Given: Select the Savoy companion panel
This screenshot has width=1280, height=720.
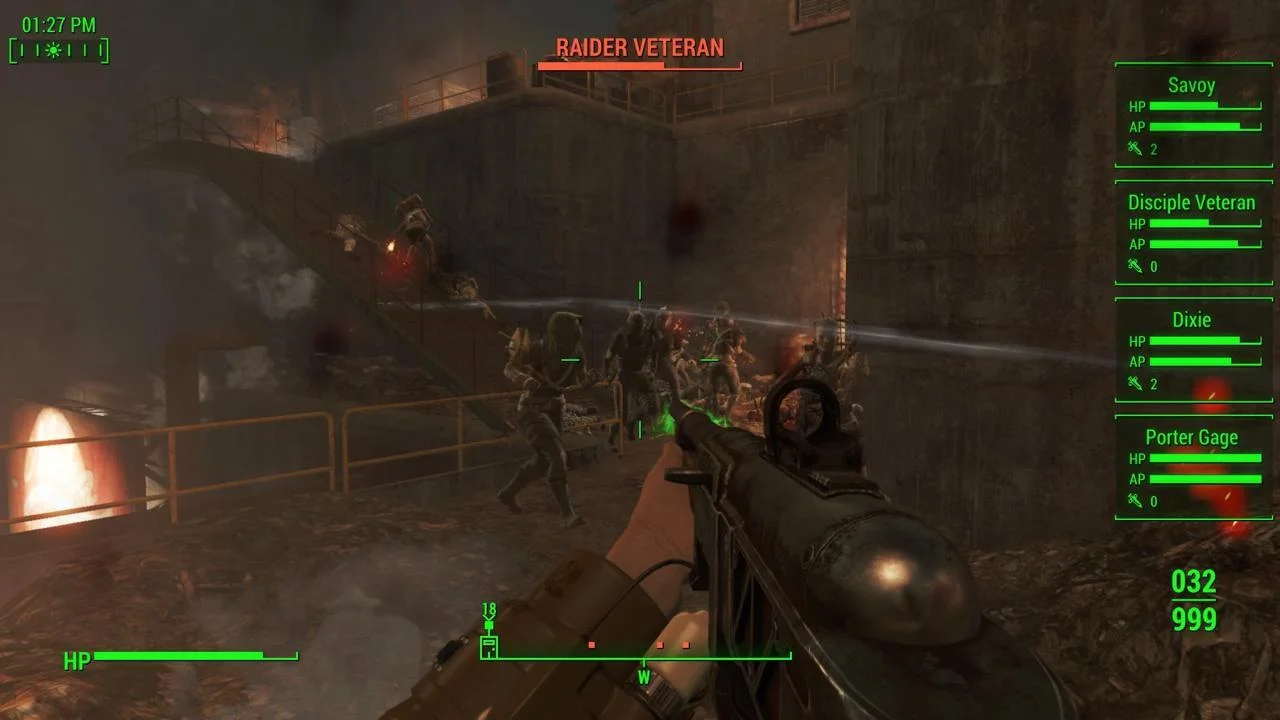Looking at the screenshot, I should coord(1193,115).
